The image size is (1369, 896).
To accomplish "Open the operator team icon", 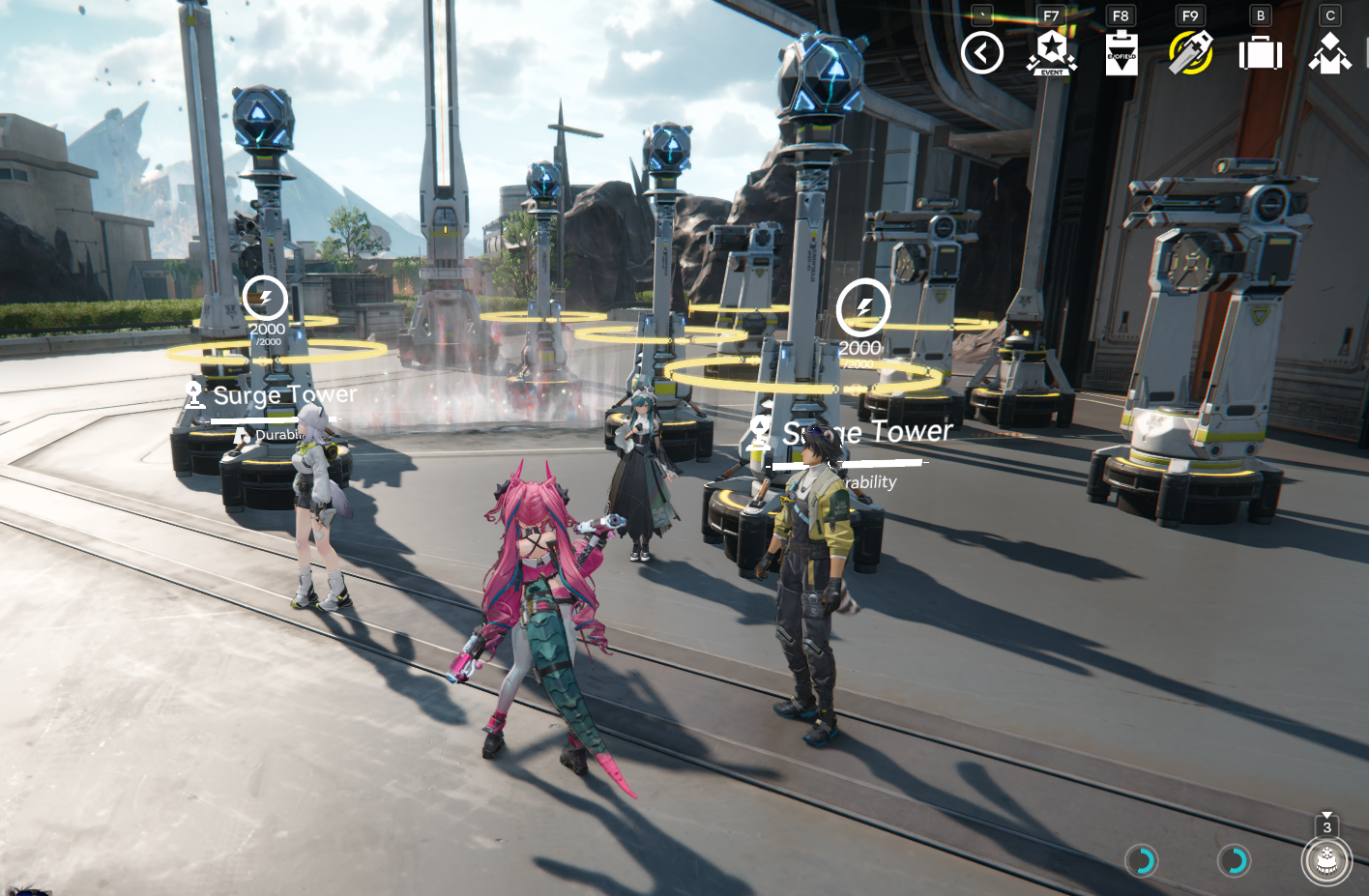I will pos(1330,53).
